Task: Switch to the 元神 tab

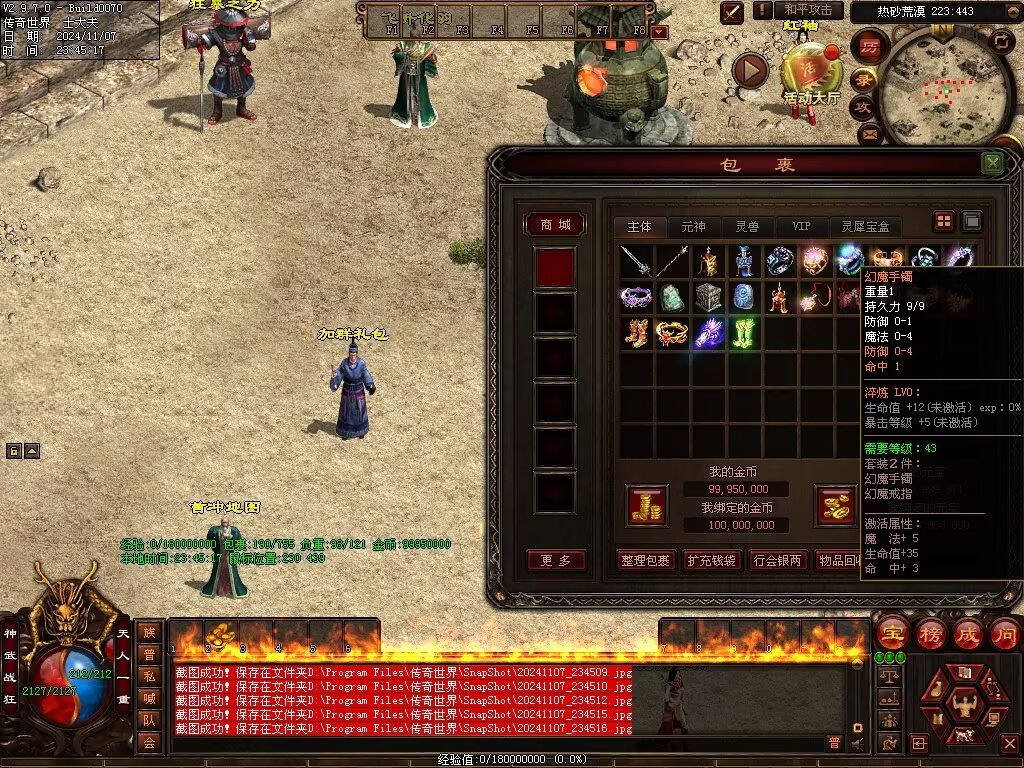Action: tap(693, 227)
